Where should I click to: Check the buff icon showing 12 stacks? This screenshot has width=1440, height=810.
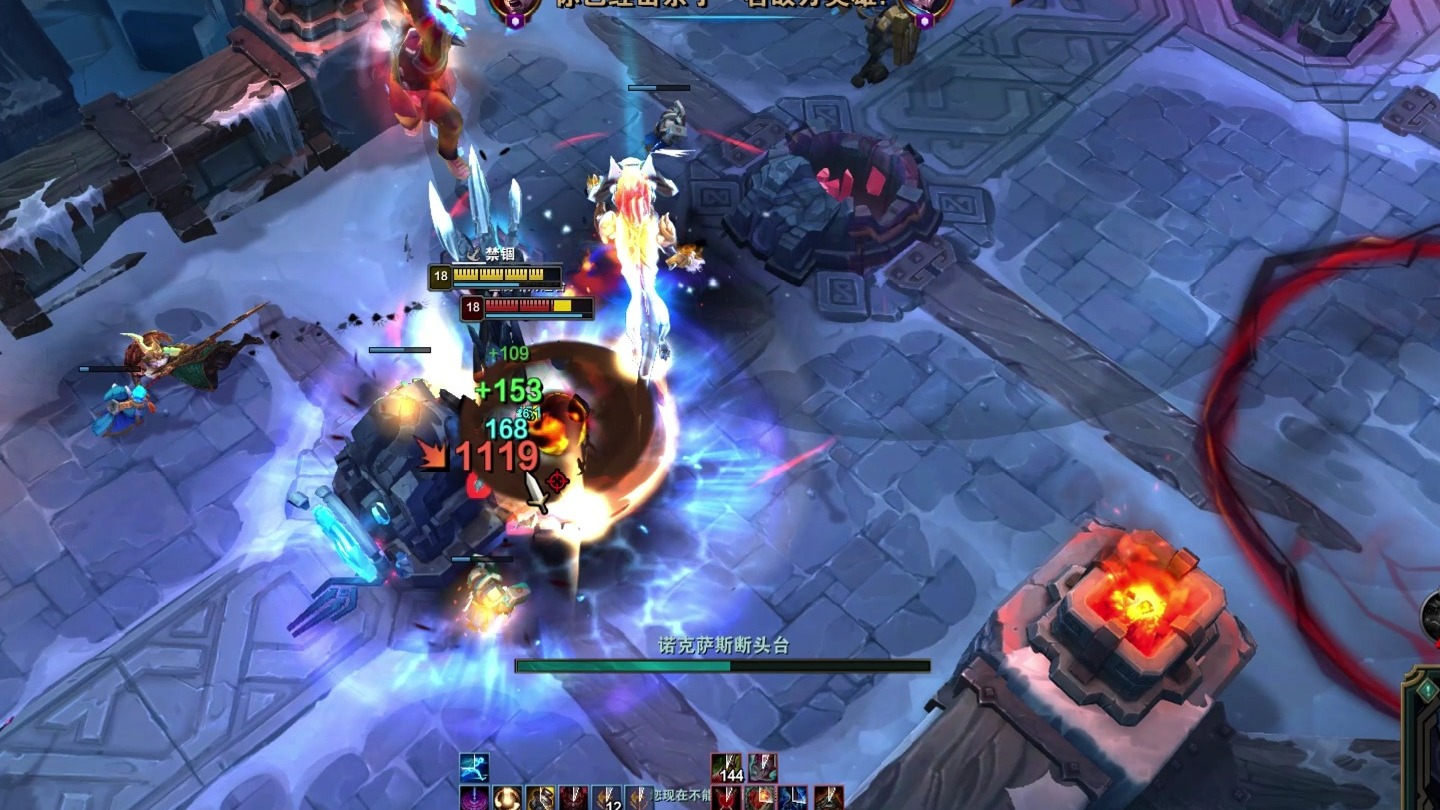tap(607, 798)
